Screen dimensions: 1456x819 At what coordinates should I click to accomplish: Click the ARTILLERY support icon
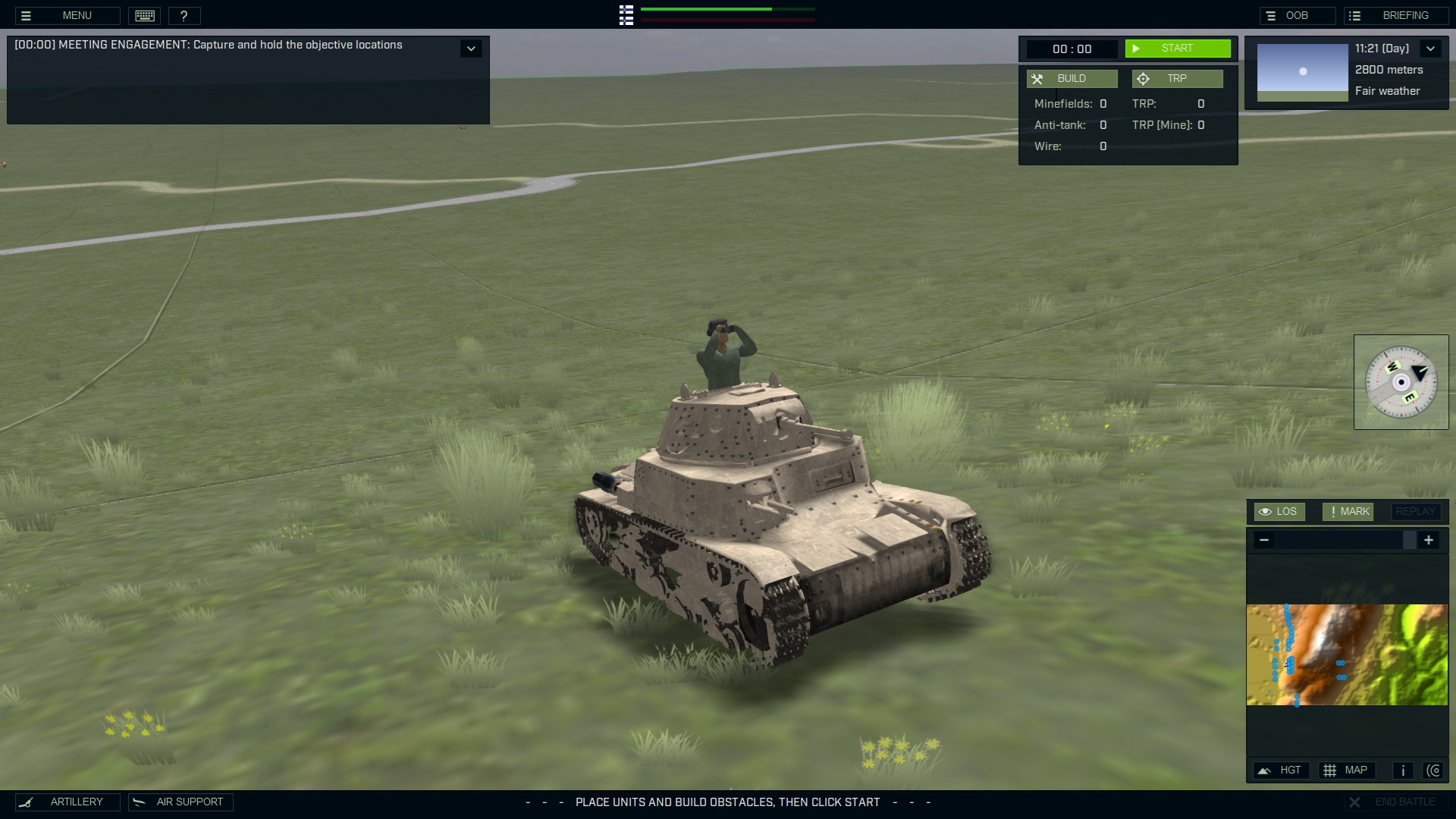68,802
